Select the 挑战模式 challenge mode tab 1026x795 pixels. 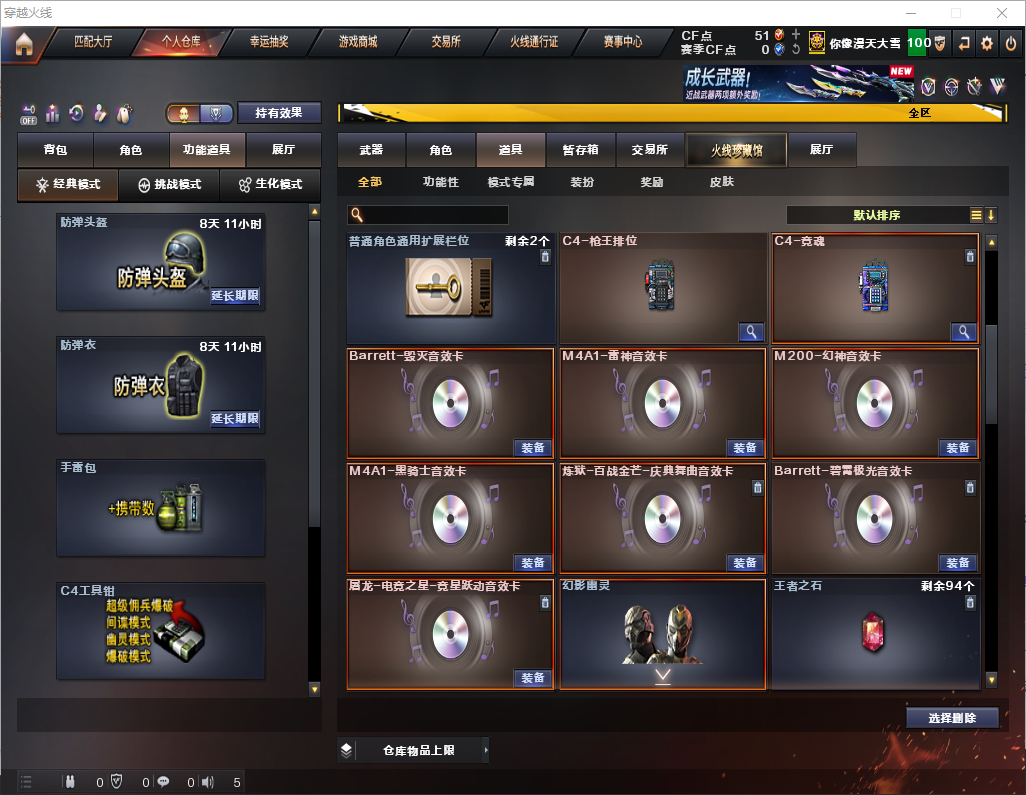169,185
